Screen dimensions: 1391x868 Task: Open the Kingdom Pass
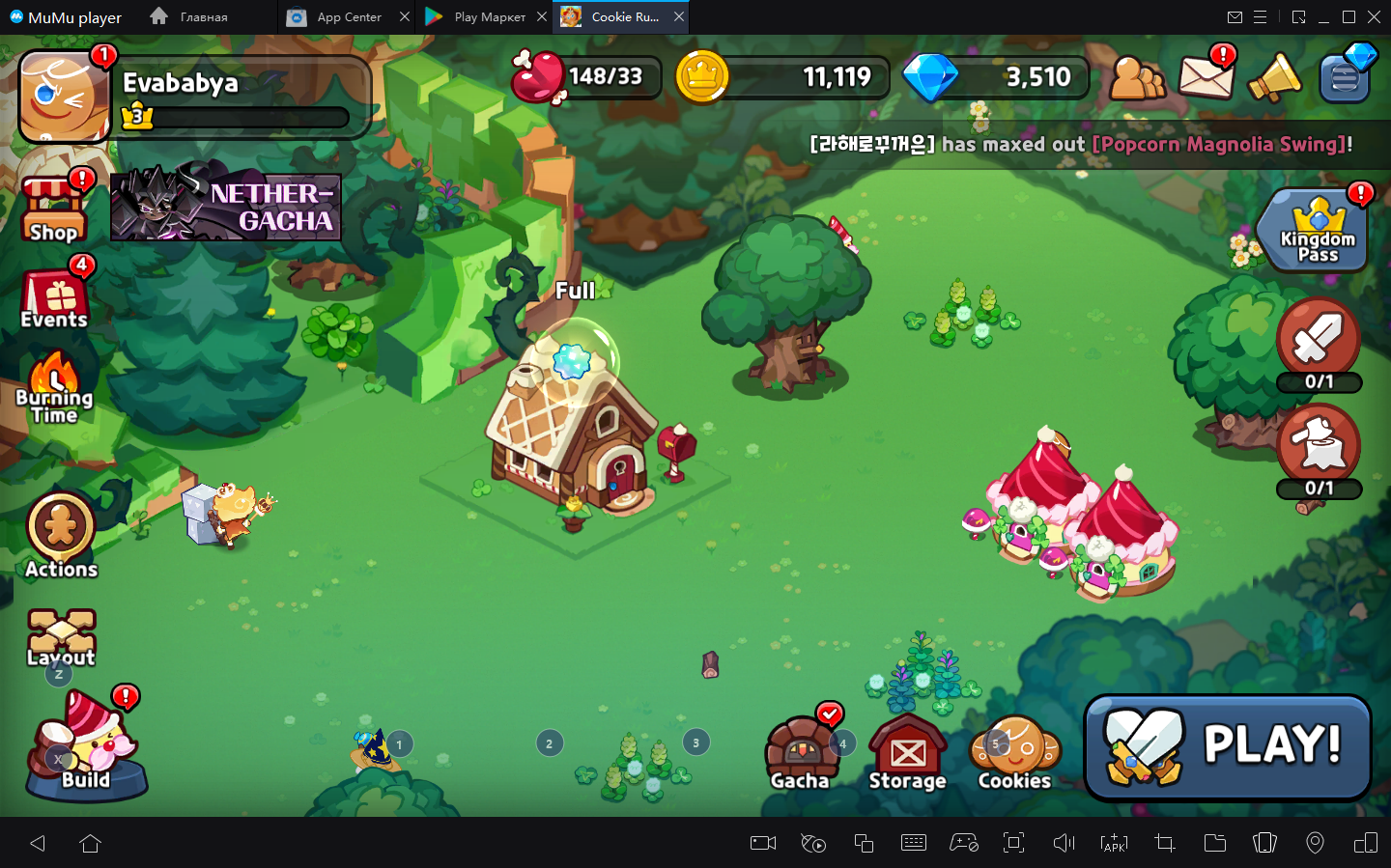[x=1317, y=232]
